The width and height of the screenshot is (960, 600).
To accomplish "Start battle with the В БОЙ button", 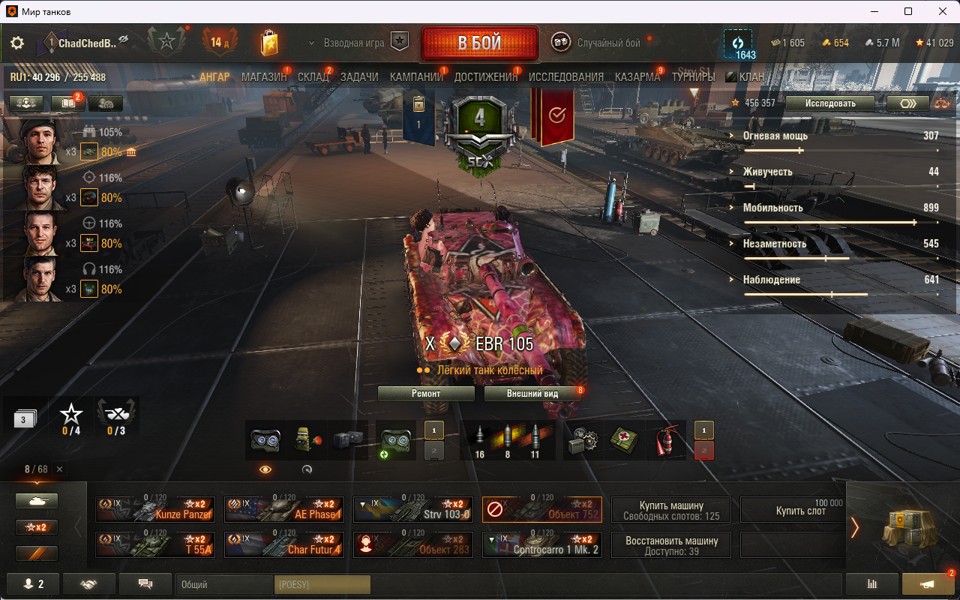I will point(480,43).
